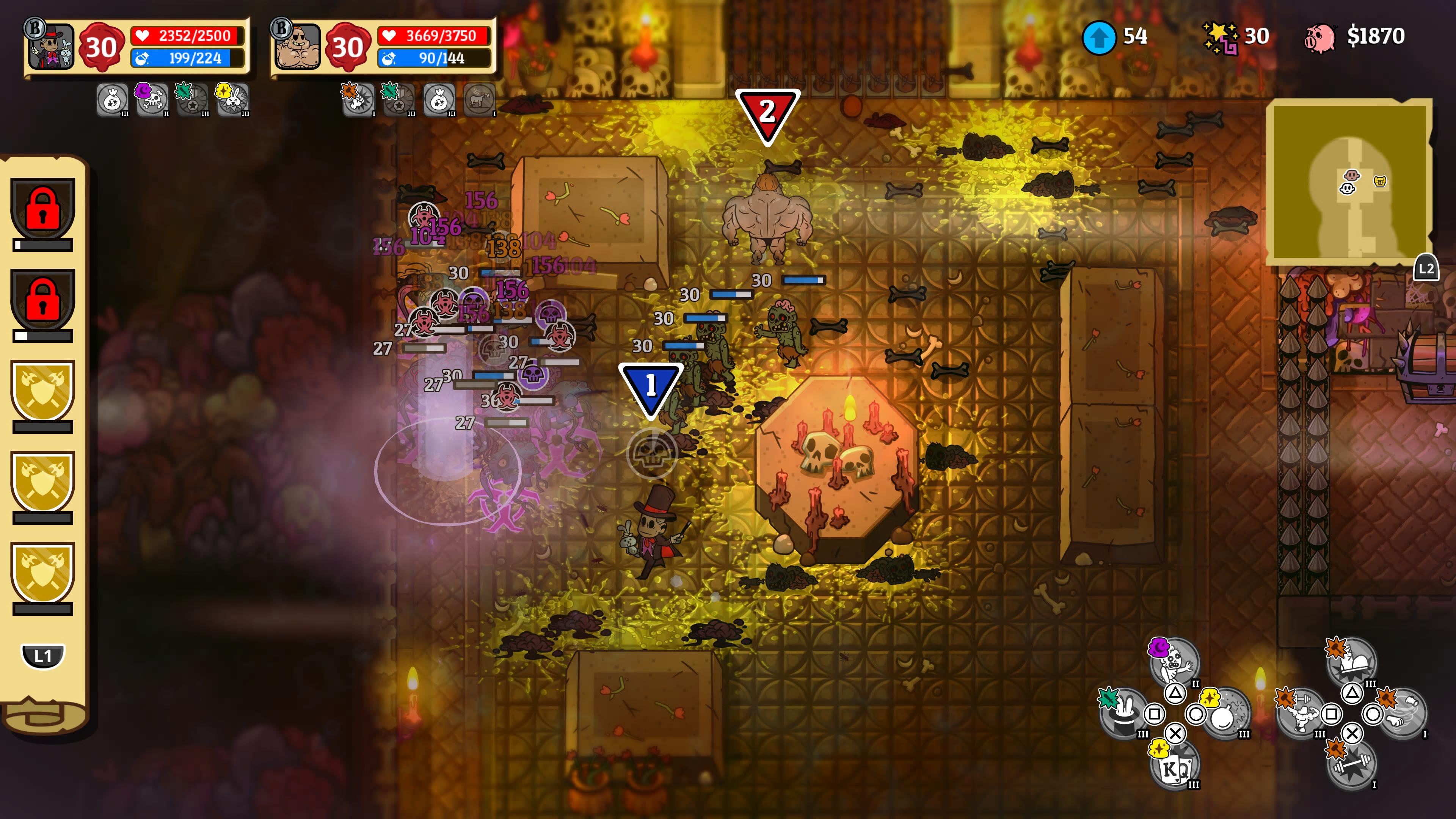1456x819 pixels.
Task: Click the piggy bank money icon
Action: tap(1319, 37)
